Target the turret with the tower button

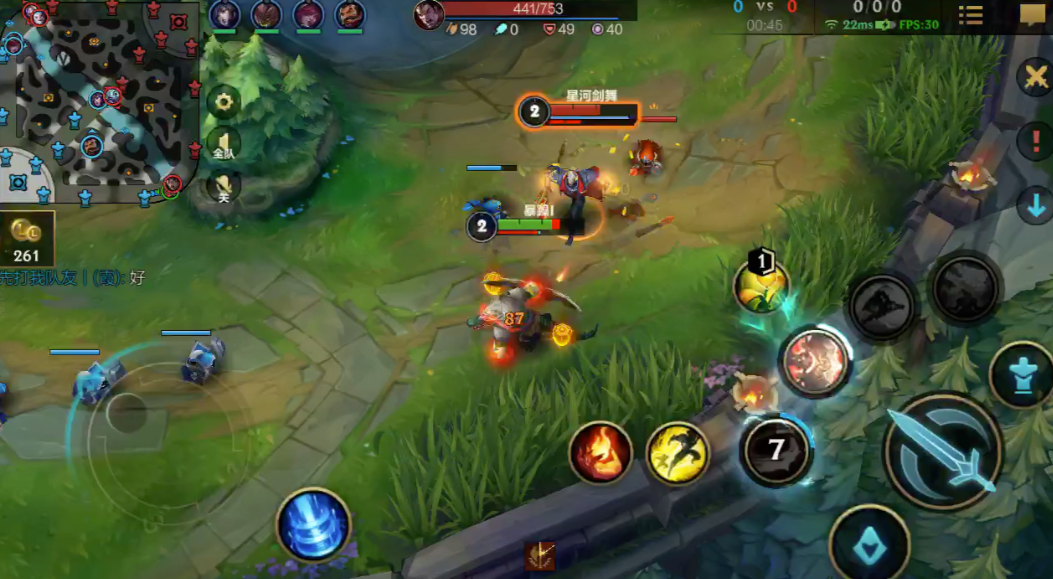coord(1020,374)
